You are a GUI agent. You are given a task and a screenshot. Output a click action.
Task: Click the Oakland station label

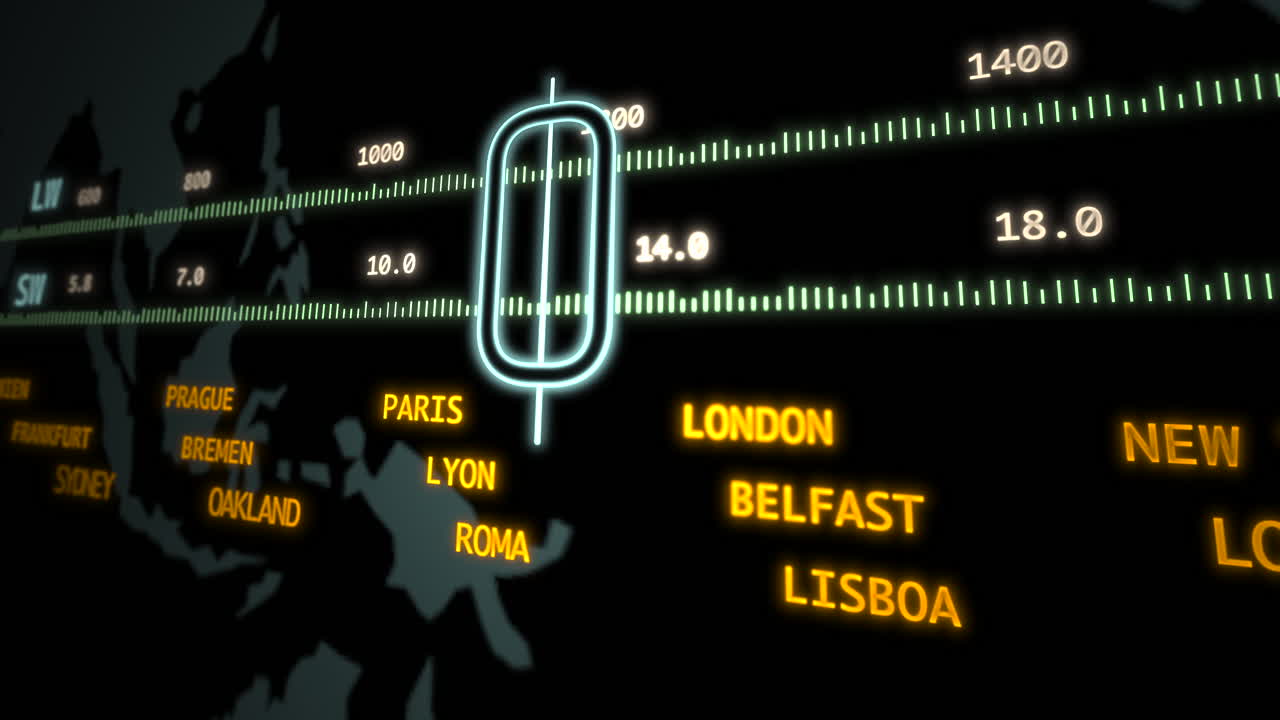pyautogui.click(x=254, y=506)
